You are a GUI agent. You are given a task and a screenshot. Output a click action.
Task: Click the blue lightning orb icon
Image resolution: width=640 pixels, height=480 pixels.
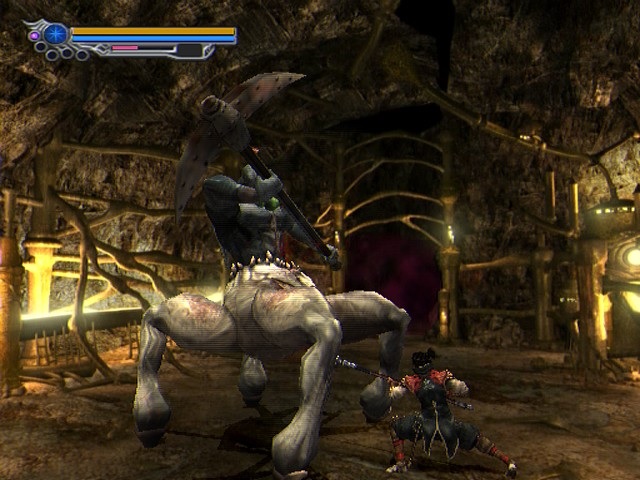click(x=55, y=34)
